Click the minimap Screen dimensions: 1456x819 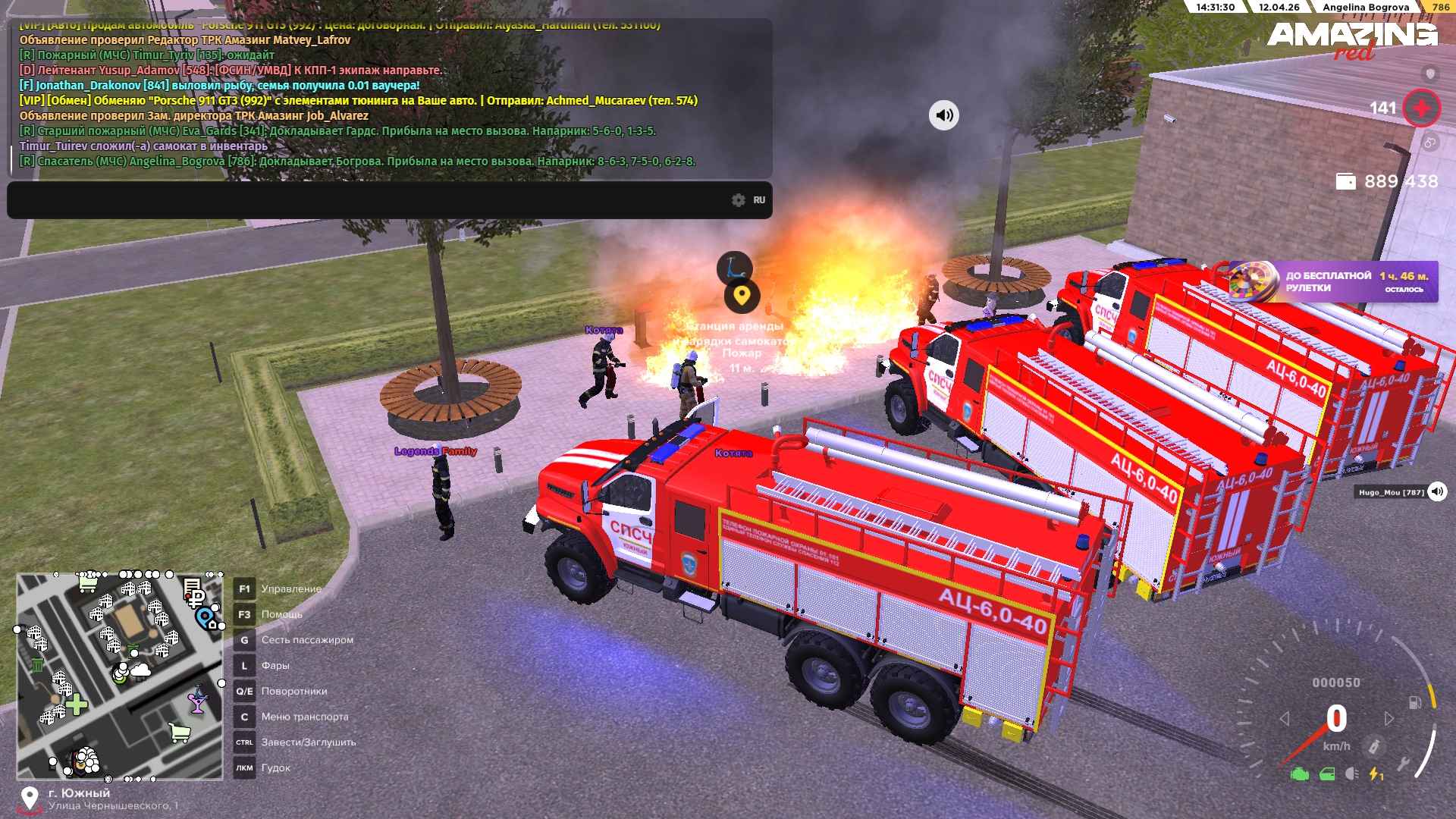(120, 676)
